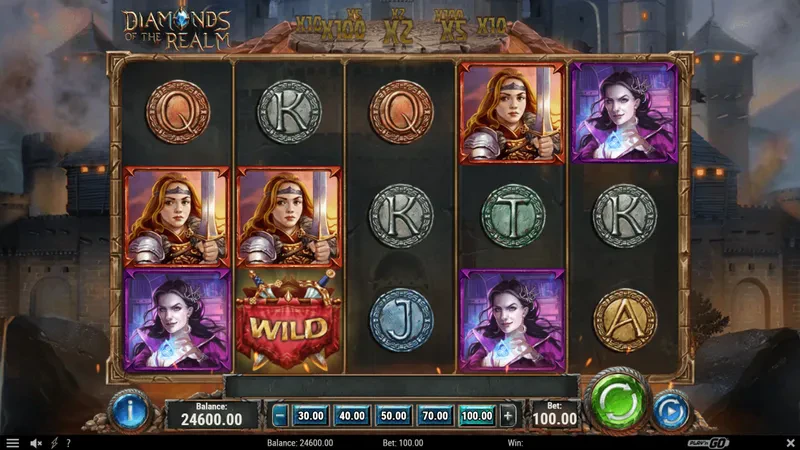Open the hamburger menu in the bottom bar
This screenshot has height=450, width=800.
point(13,443)
